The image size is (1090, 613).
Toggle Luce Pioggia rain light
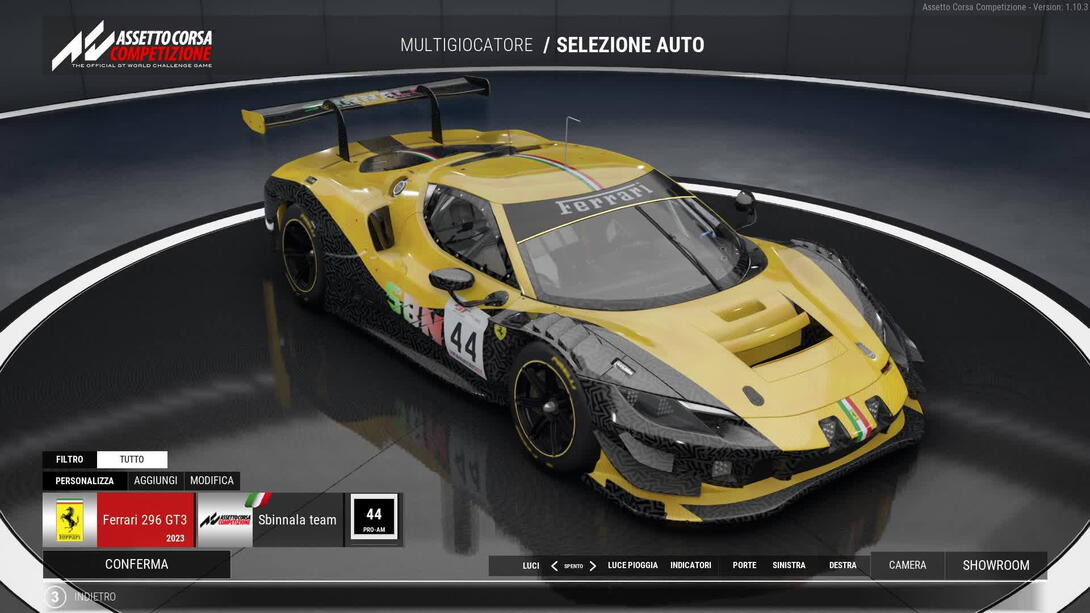coord(633,566)
